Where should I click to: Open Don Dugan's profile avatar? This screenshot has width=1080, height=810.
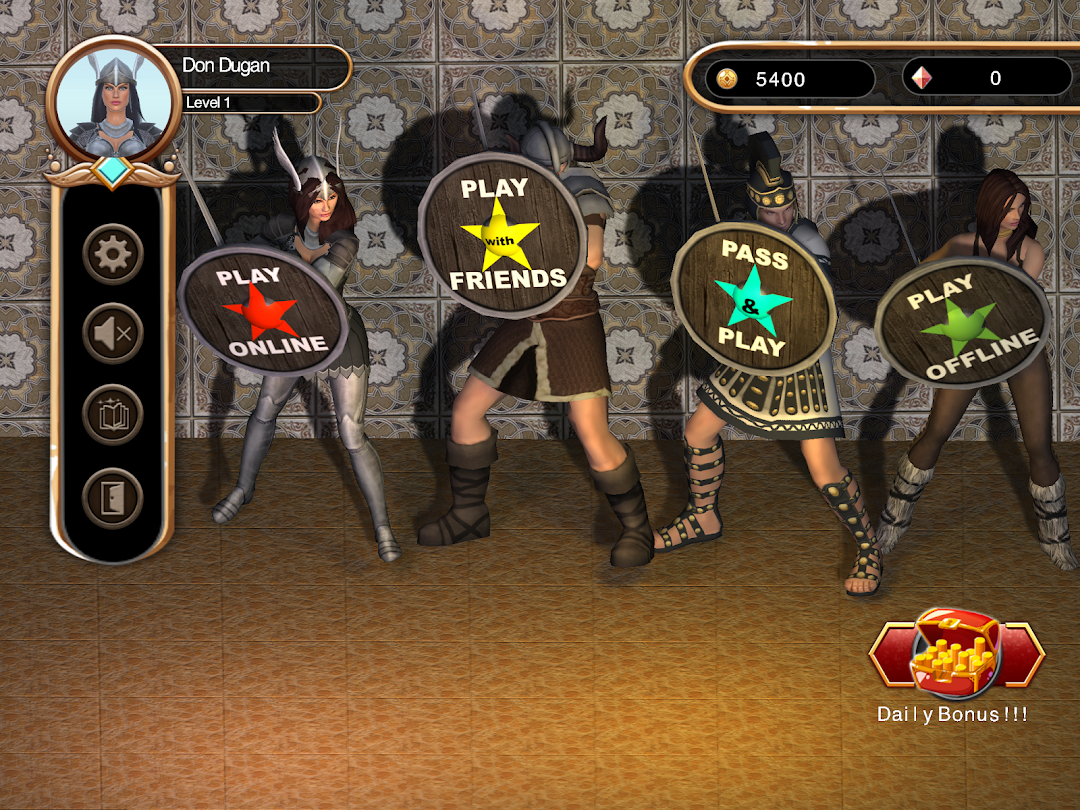tap(113, 99)
